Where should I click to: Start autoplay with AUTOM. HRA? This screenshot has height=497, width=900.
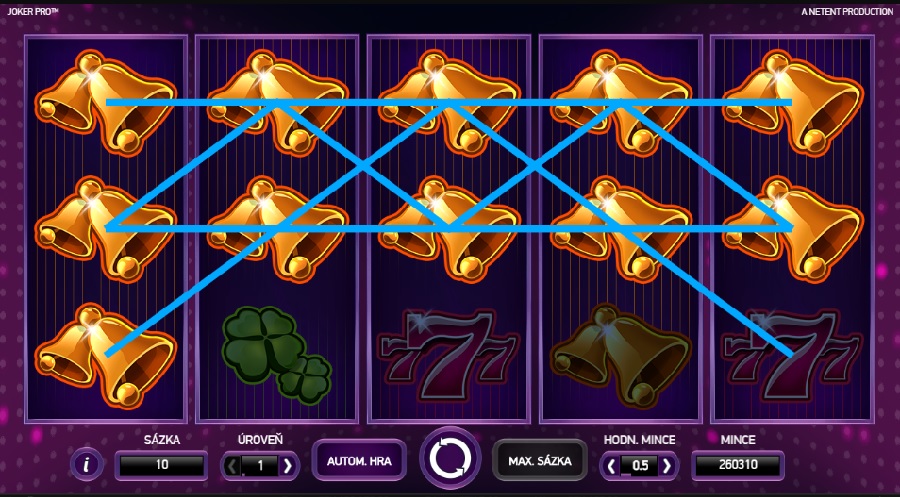(x=359, y=461)
